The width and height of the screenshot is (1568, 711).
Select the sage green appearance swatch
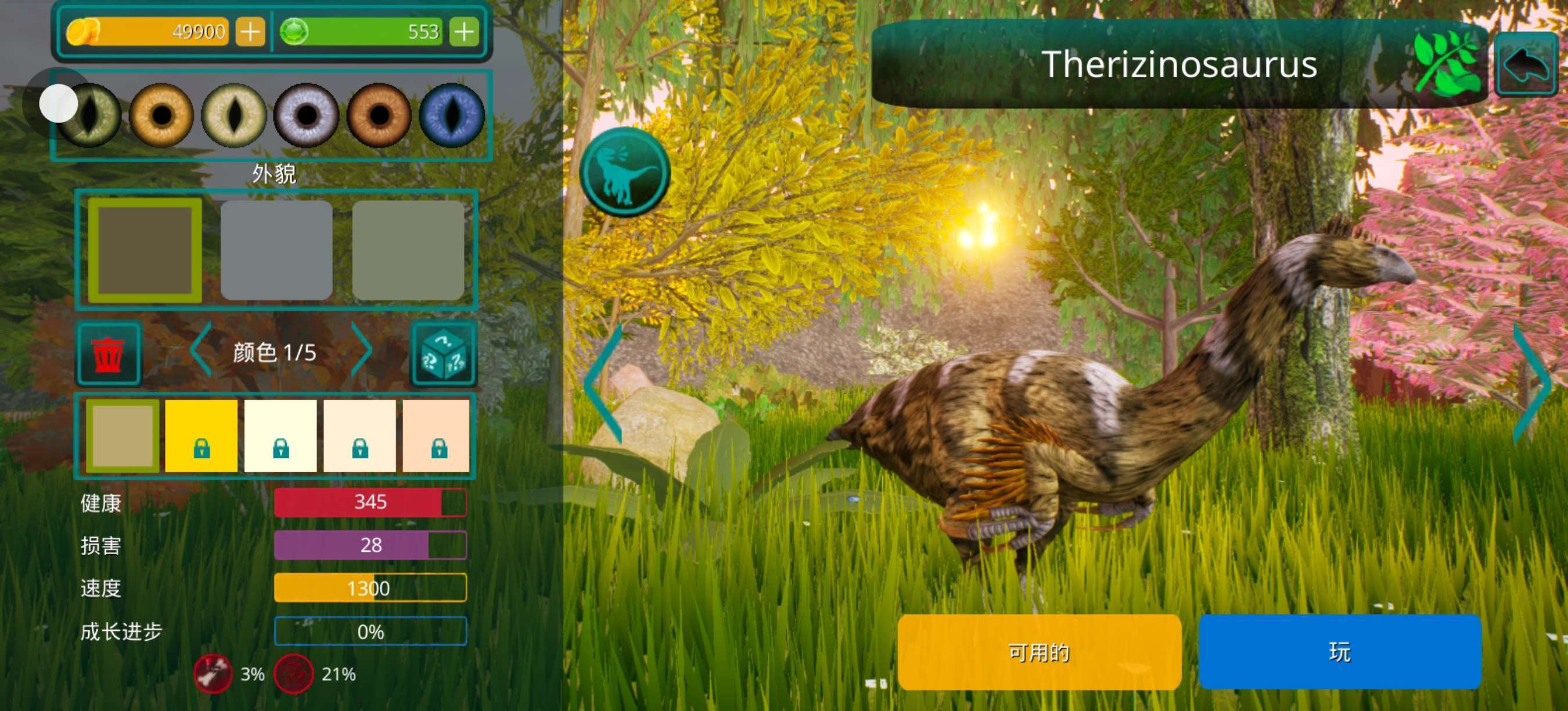(x=408, y=250)
